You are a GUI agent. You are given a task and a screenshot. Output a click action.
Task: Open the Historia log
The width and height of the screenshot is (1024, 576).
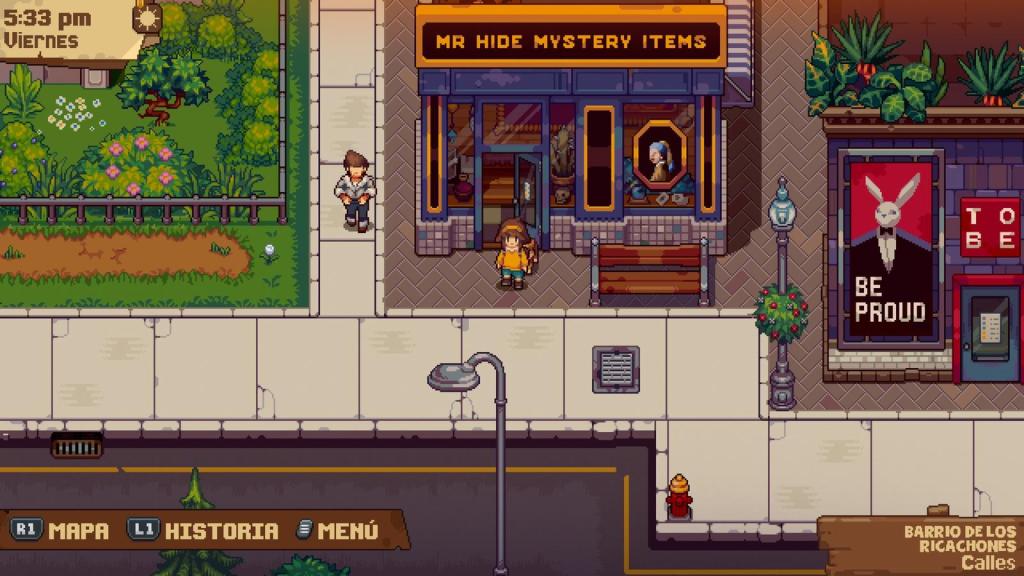point(205,530)
